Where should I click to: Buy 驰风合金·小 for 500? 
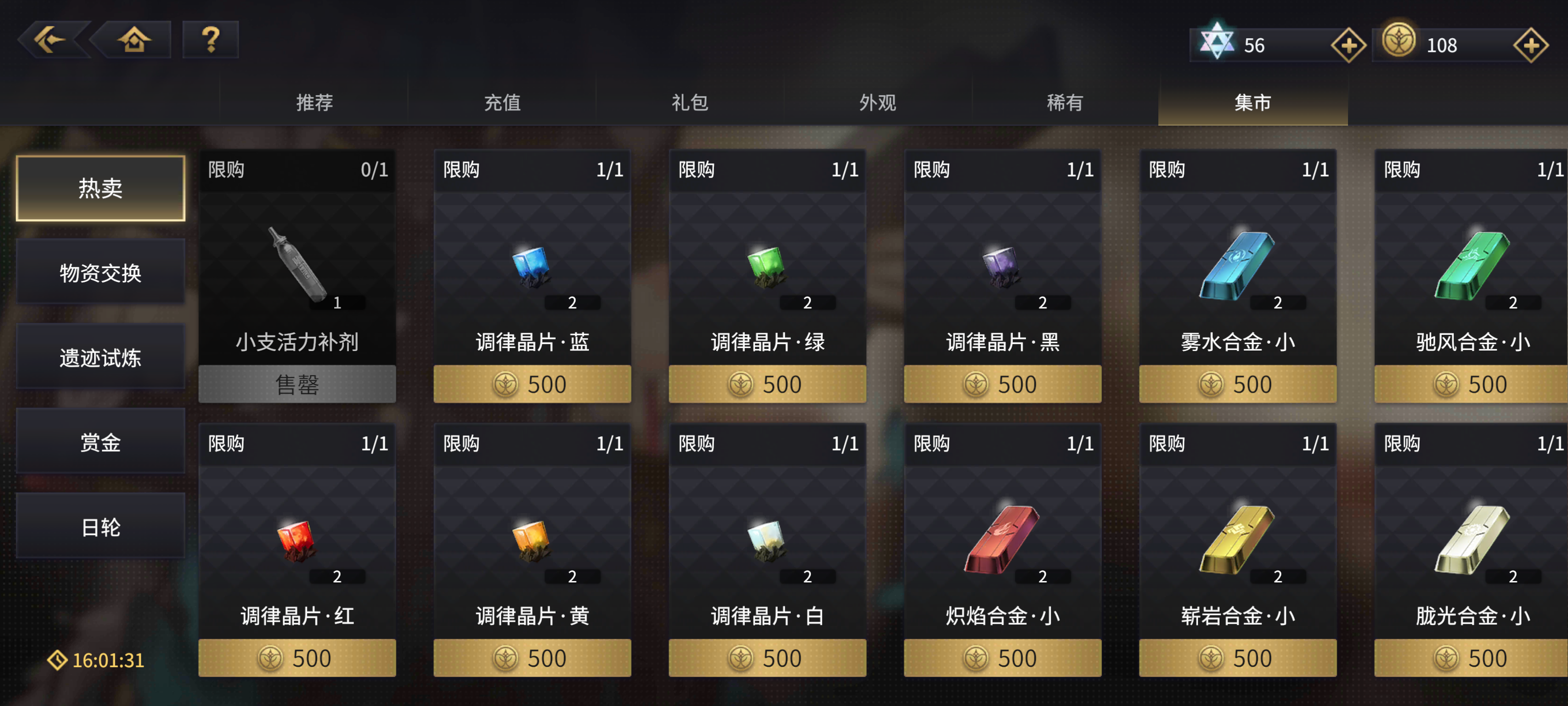pyautogui.click(x=1471, y=384)
